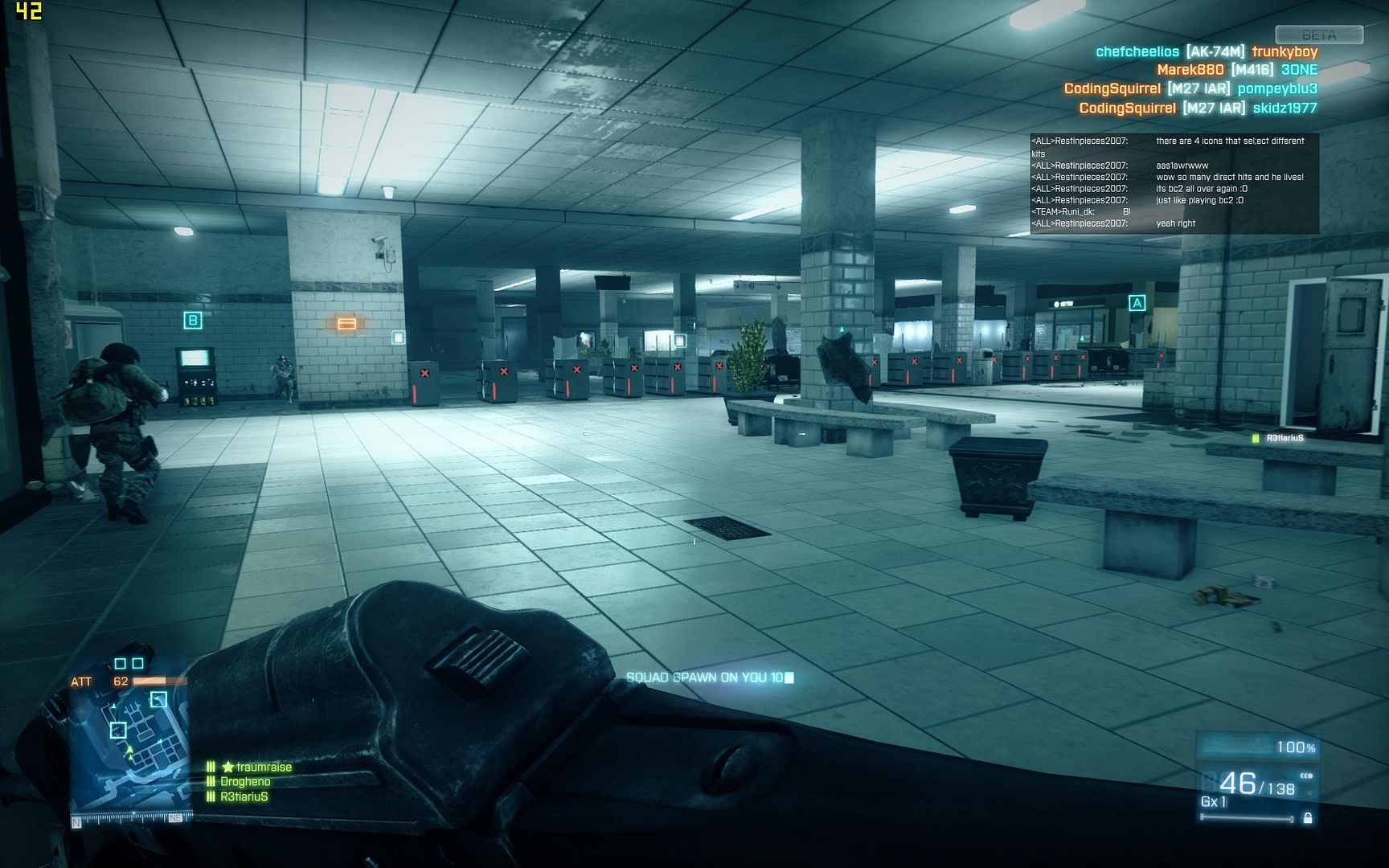The height and width of the screenshot is (868, 1389).
Task: Click objective marker B
Action: (193, 321)
